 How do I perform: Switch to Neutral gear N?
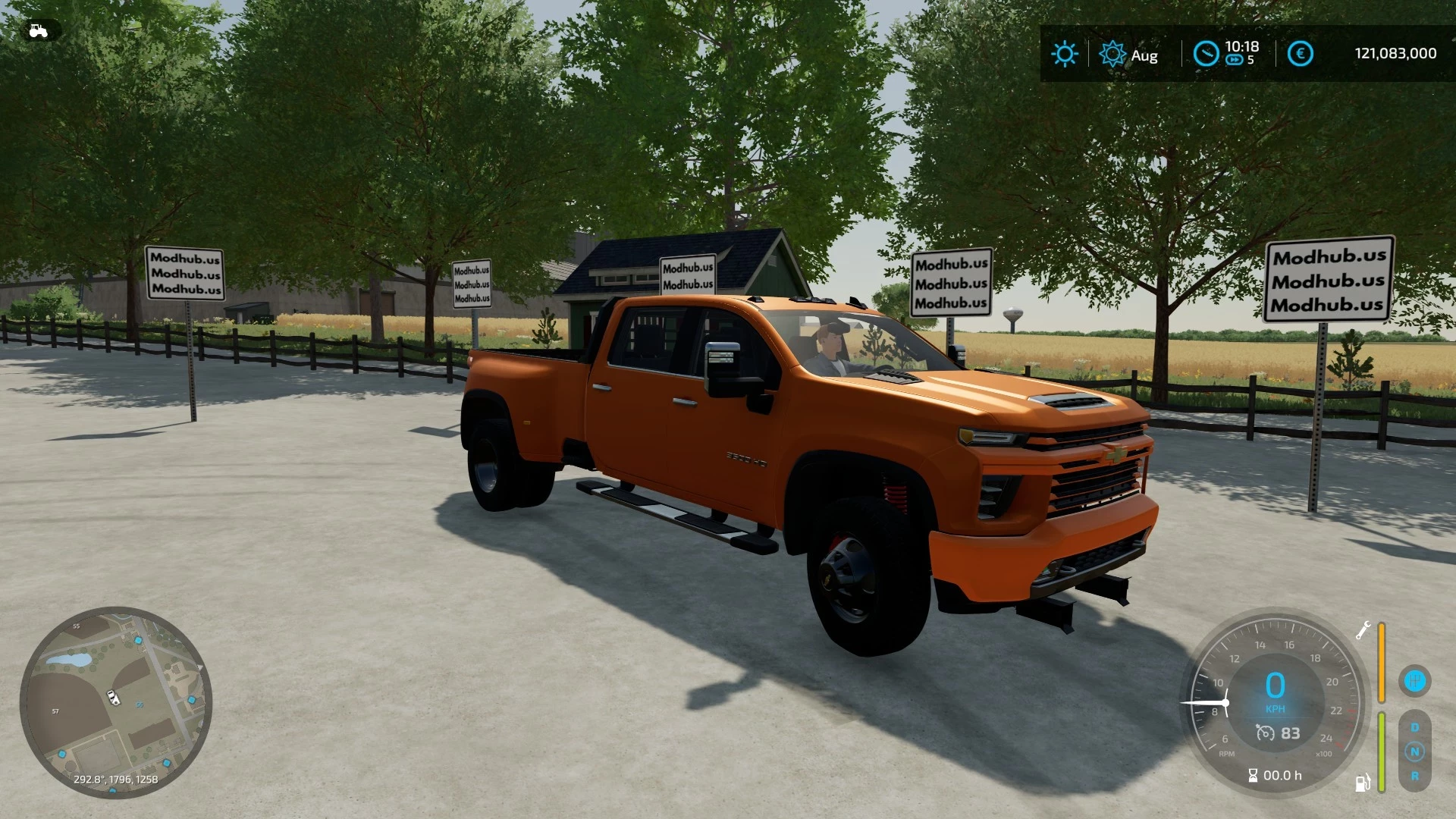[x=1415, y=752]
